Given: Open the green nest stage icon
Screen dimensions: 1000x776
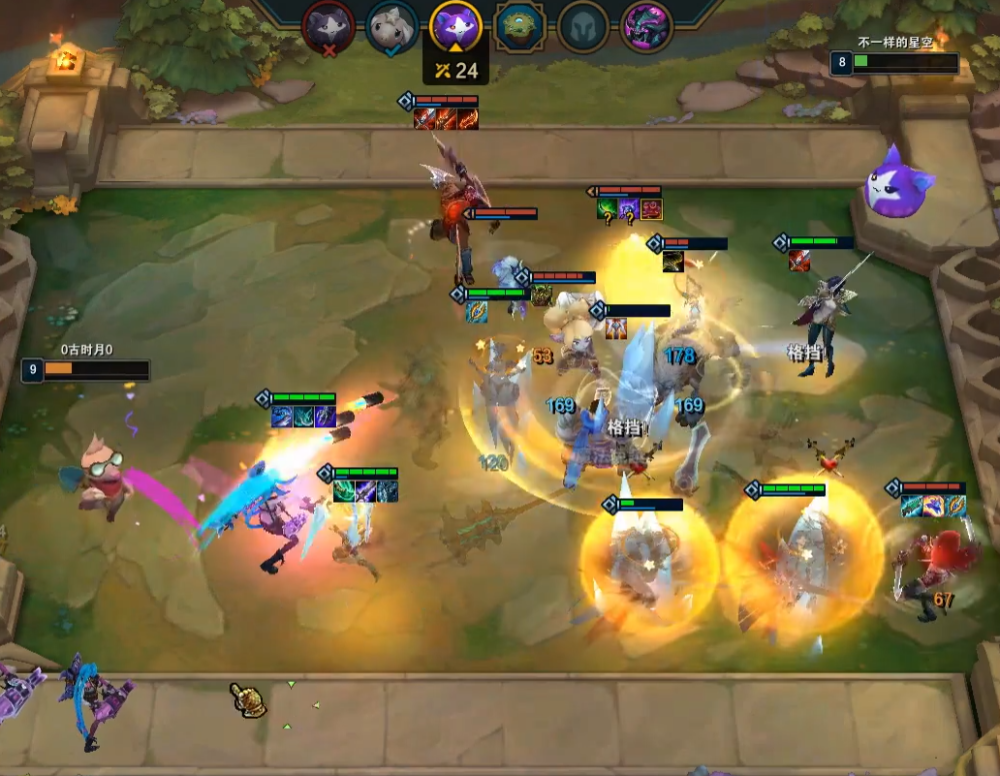Looking at the screenshot, I should pos(520,27).
